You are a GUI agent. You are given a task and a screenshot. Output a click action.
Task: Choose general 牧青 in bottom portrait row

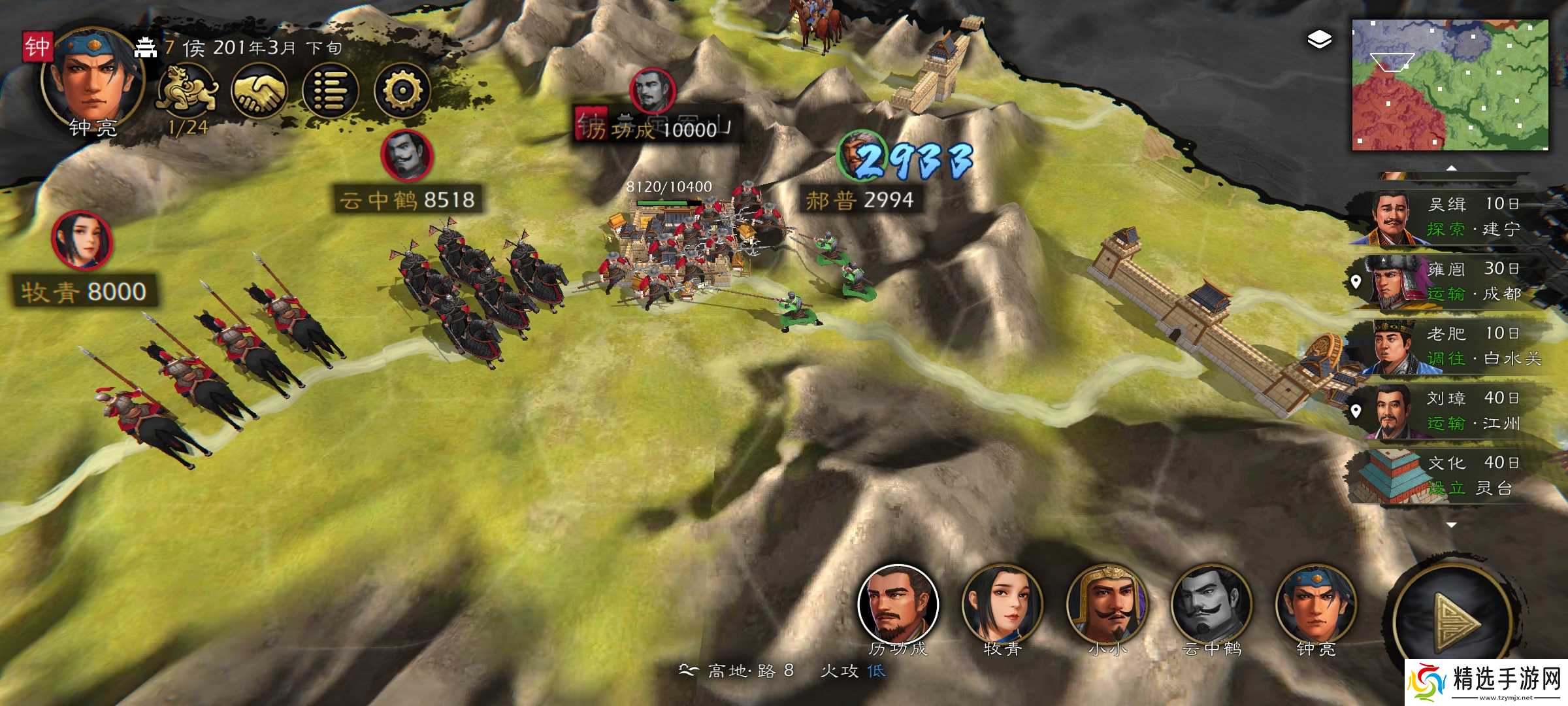coord(1002,605)
